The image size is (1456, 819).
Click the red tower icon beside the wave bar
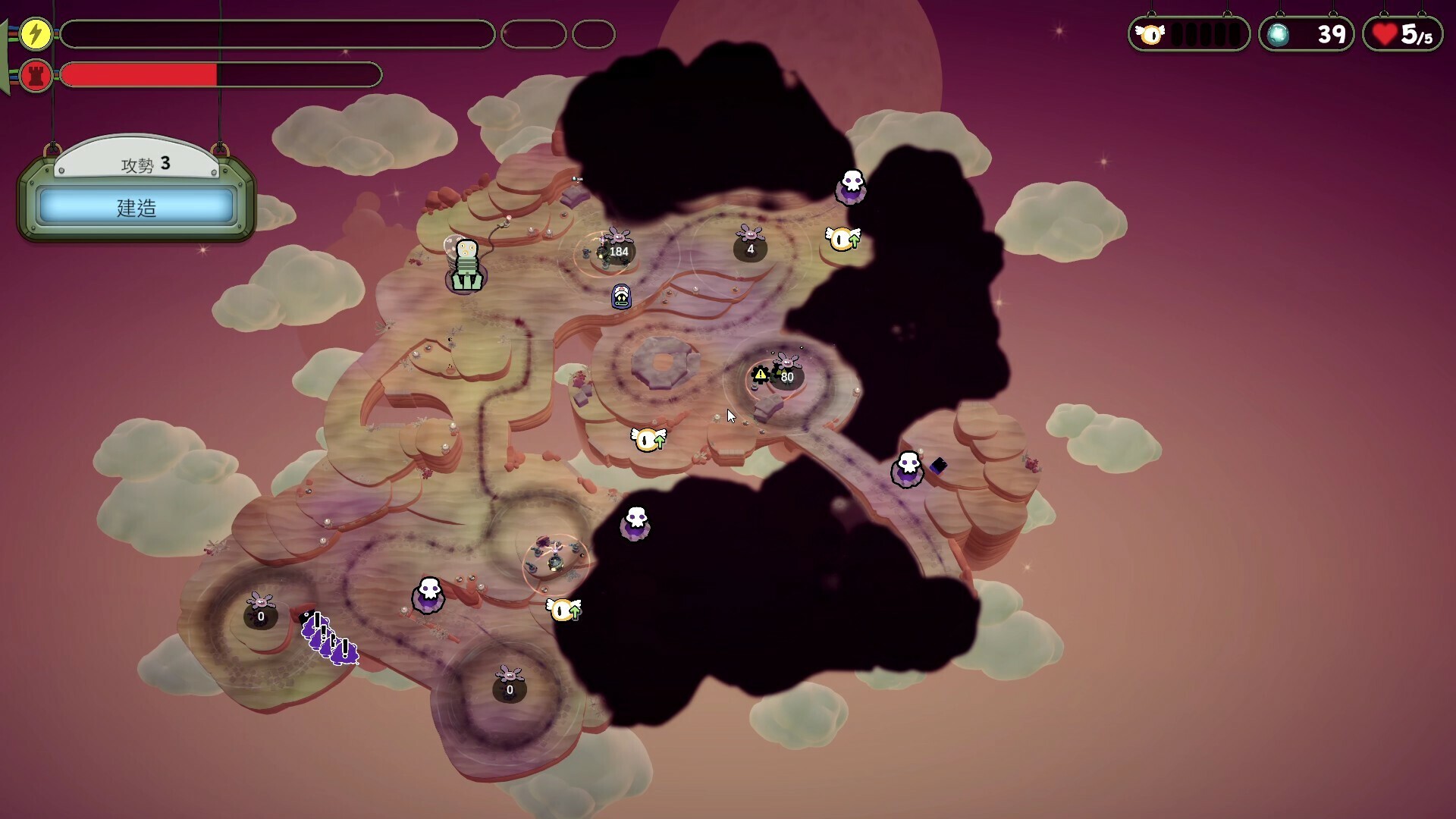click(x=35, y=75)
